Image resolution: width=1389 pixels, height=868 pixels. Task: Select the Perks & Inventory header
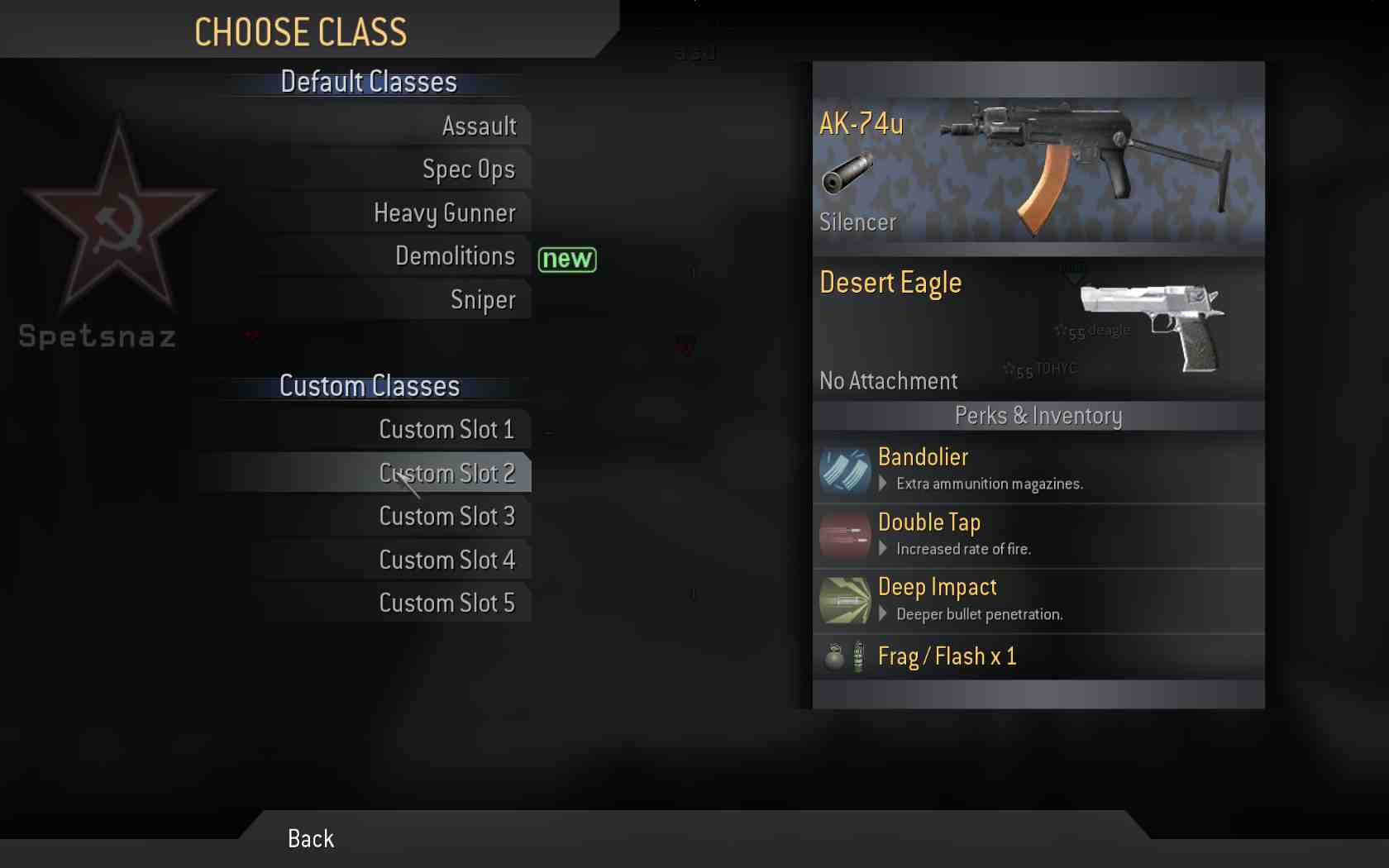pyautogui.click(x=1038, y=416)
